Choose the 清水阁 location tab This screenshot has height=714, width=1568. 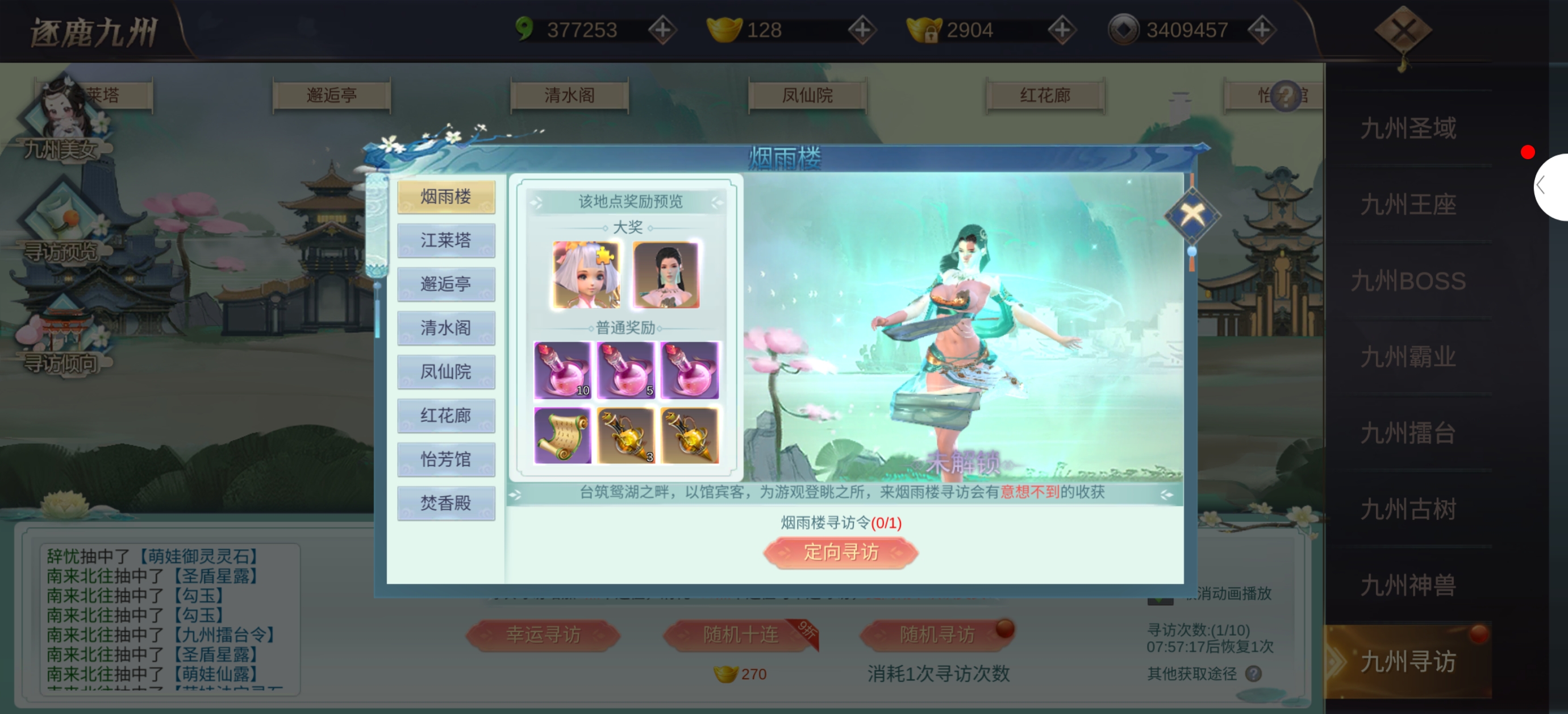(x=445, y=329)
